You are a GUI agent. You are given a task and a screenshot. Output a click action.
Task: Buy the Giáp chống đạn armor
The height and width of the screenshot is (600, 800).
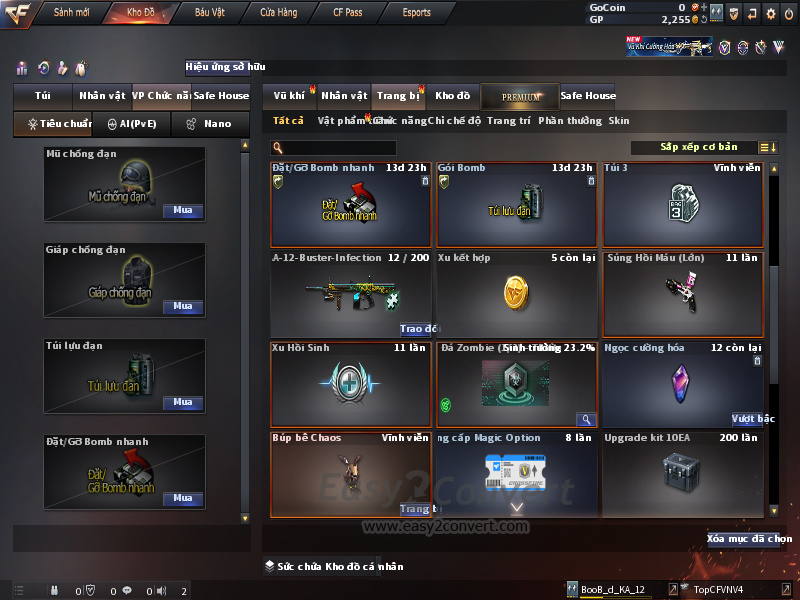[x=182, y=306]
